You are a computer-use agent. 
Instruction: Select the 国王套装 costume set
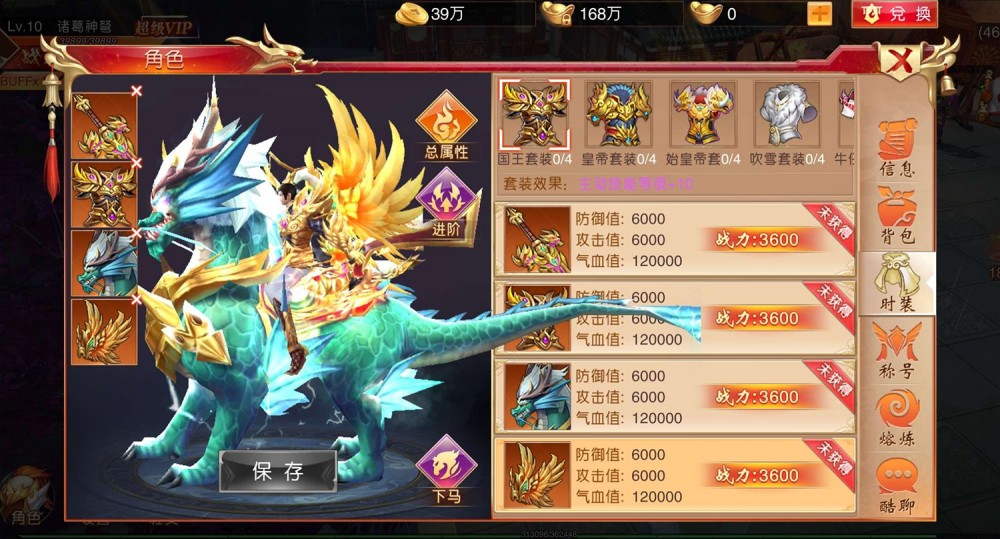(x=534, y=117)
